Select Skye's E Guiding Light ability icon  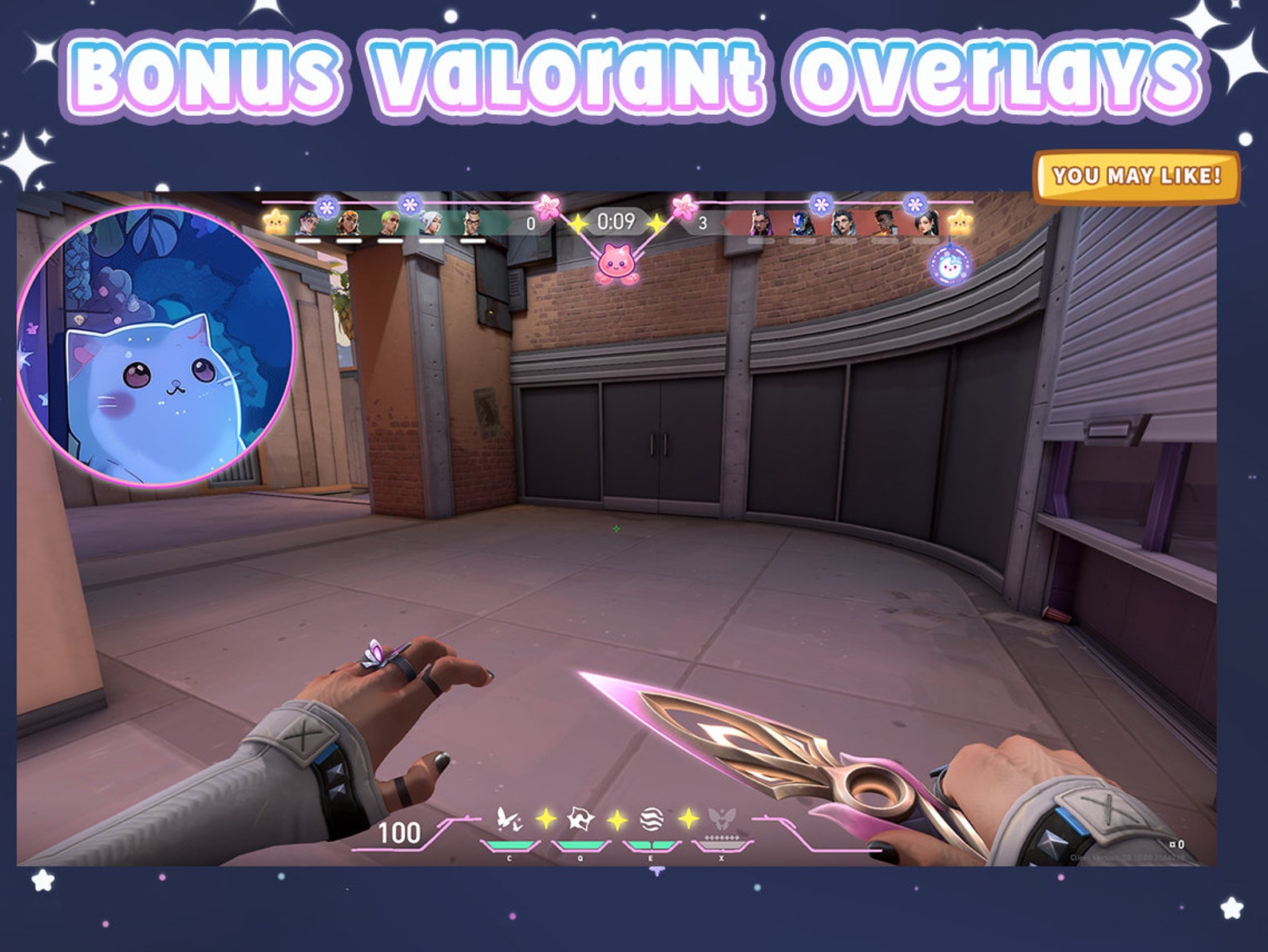pos(652,817)
